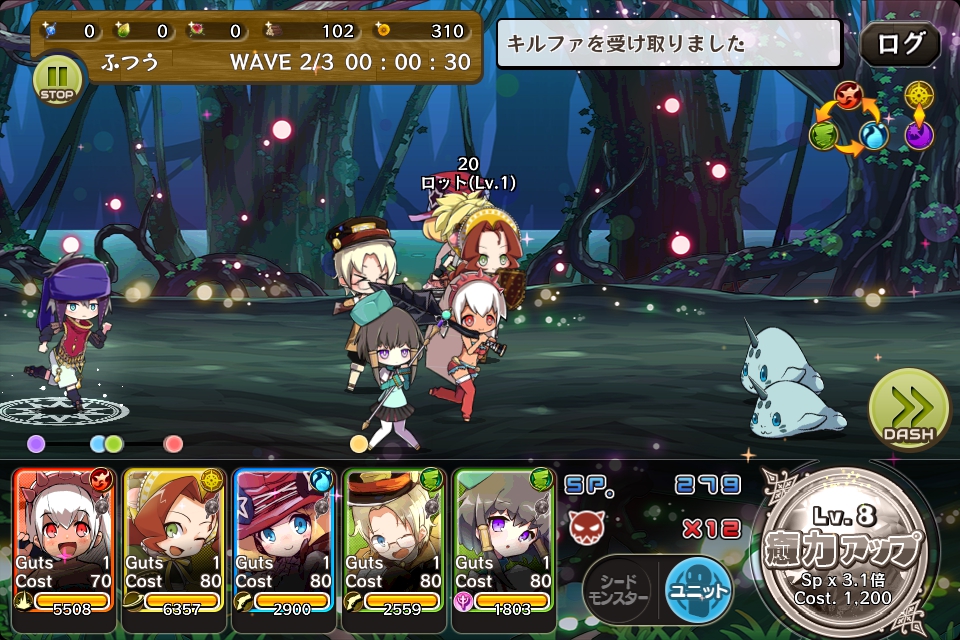Summon the purple-eyed dark-haired unit card
Screen dimensions: 960x640
pos(504,538)
